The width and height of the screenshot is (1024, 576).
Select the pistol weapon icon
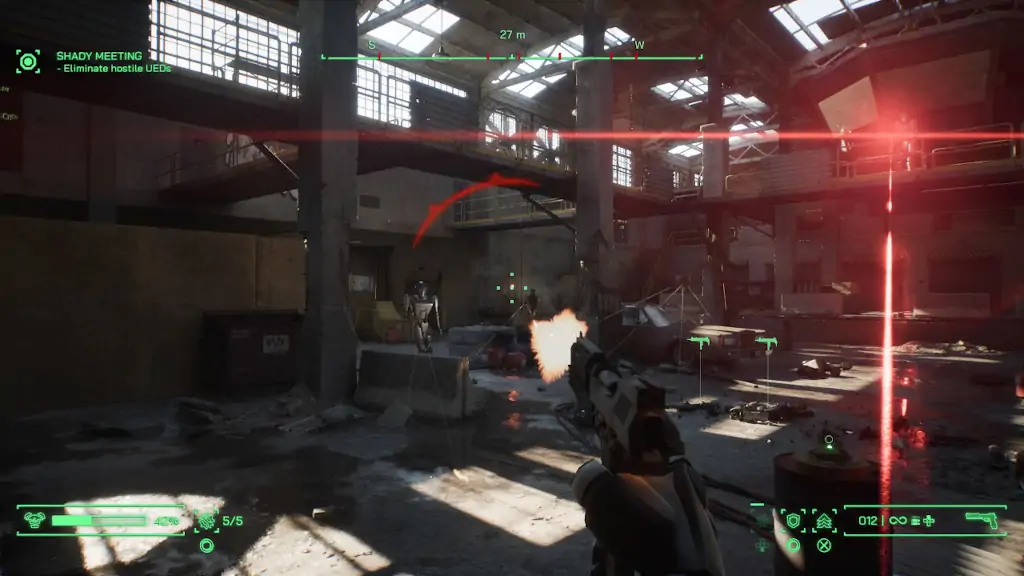981,519
